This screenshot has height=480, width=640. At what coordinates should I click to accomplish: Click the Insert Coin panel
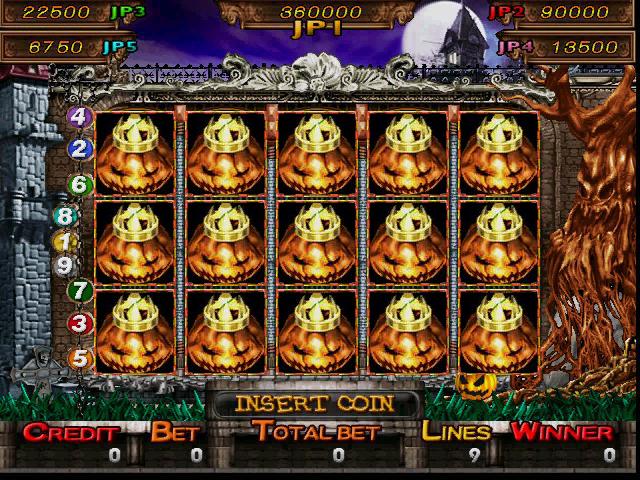(x=314, y=403)
